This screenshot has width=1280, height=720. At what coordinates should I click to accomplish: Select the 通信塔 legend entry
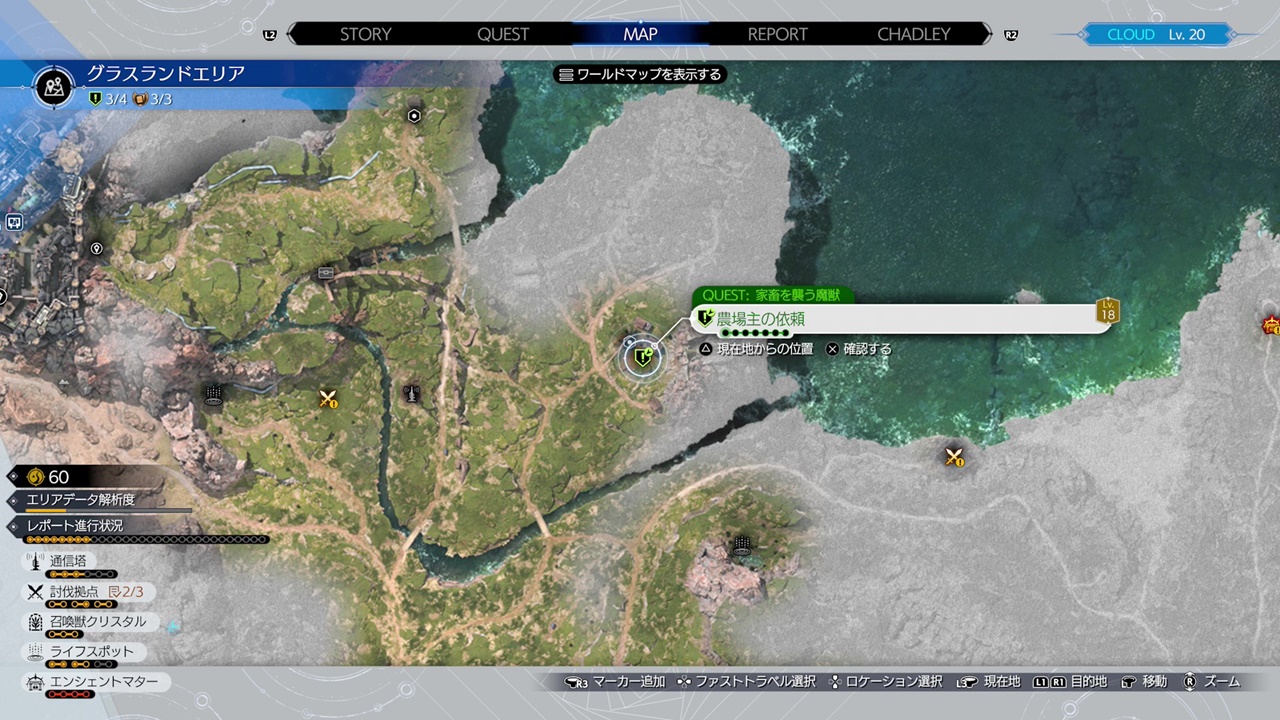(68, 562)
